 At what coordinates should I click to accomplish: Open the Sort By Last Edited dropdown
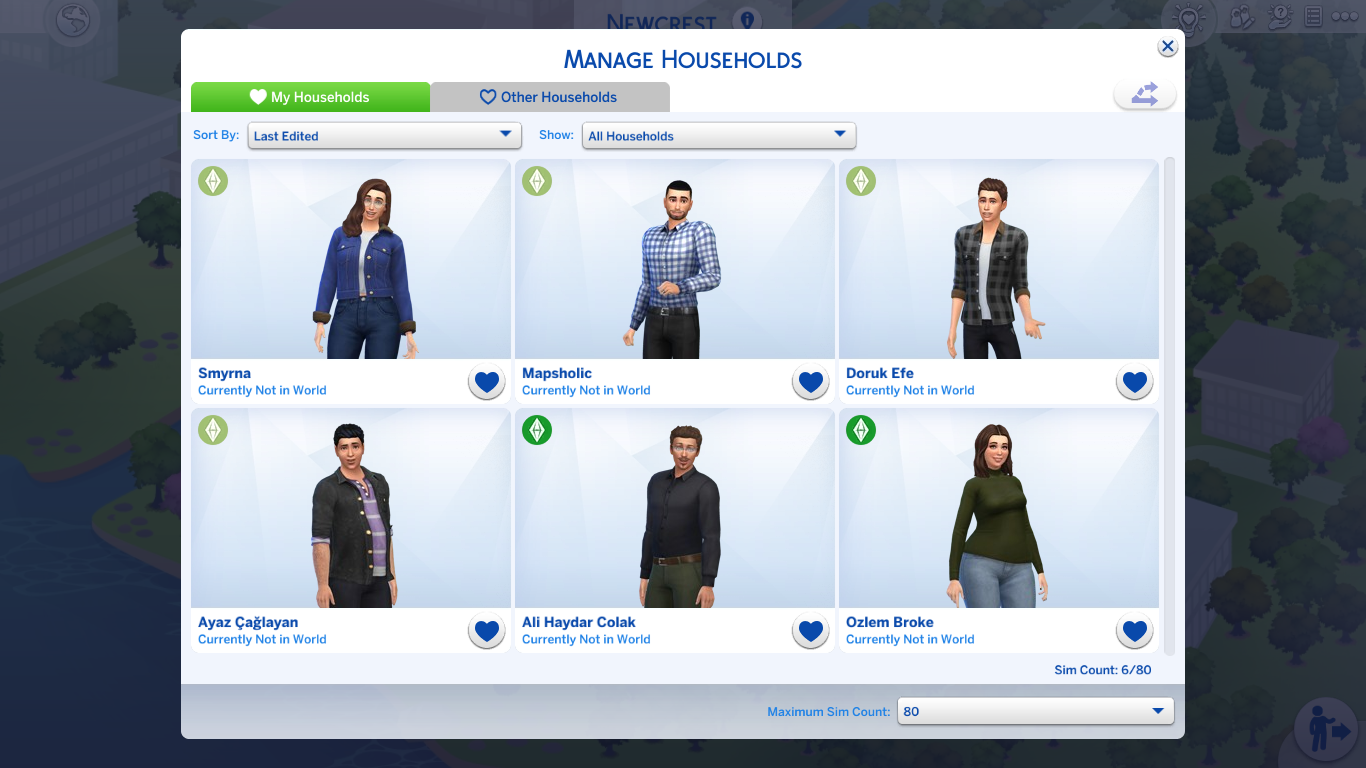coord(384,135)
